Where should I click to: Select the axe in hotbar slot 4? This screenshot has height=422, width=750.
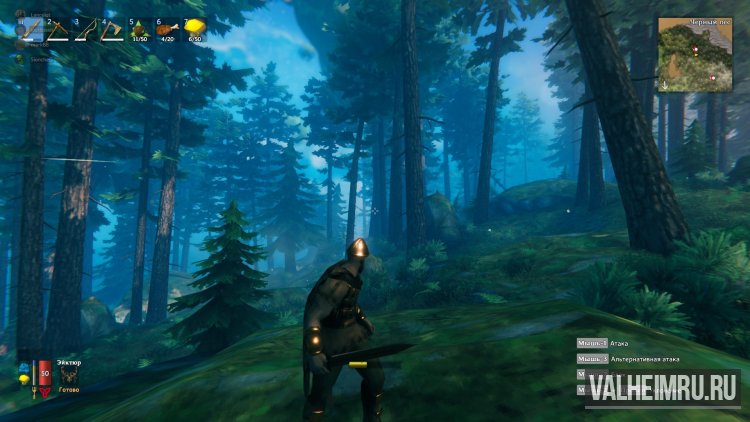click(113, 29)
